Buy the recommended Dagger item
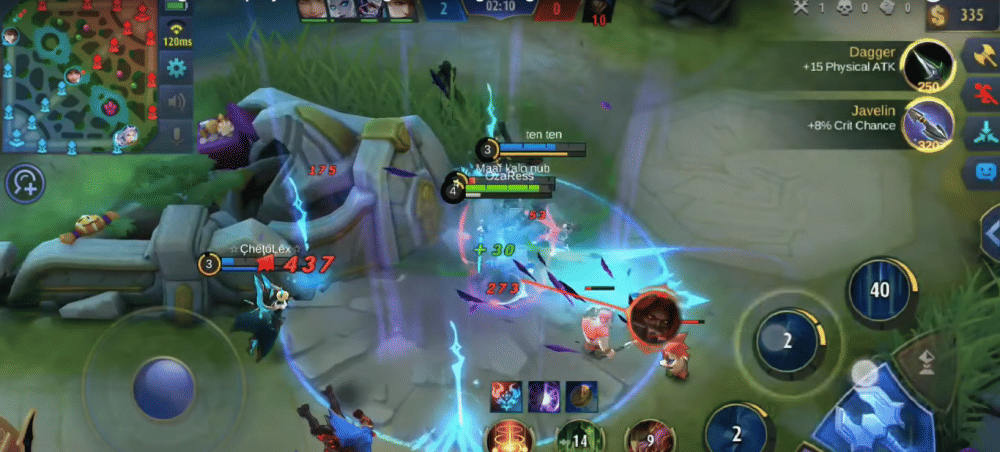This screenshot has height=452, width=1000. (x=926, y=66)
